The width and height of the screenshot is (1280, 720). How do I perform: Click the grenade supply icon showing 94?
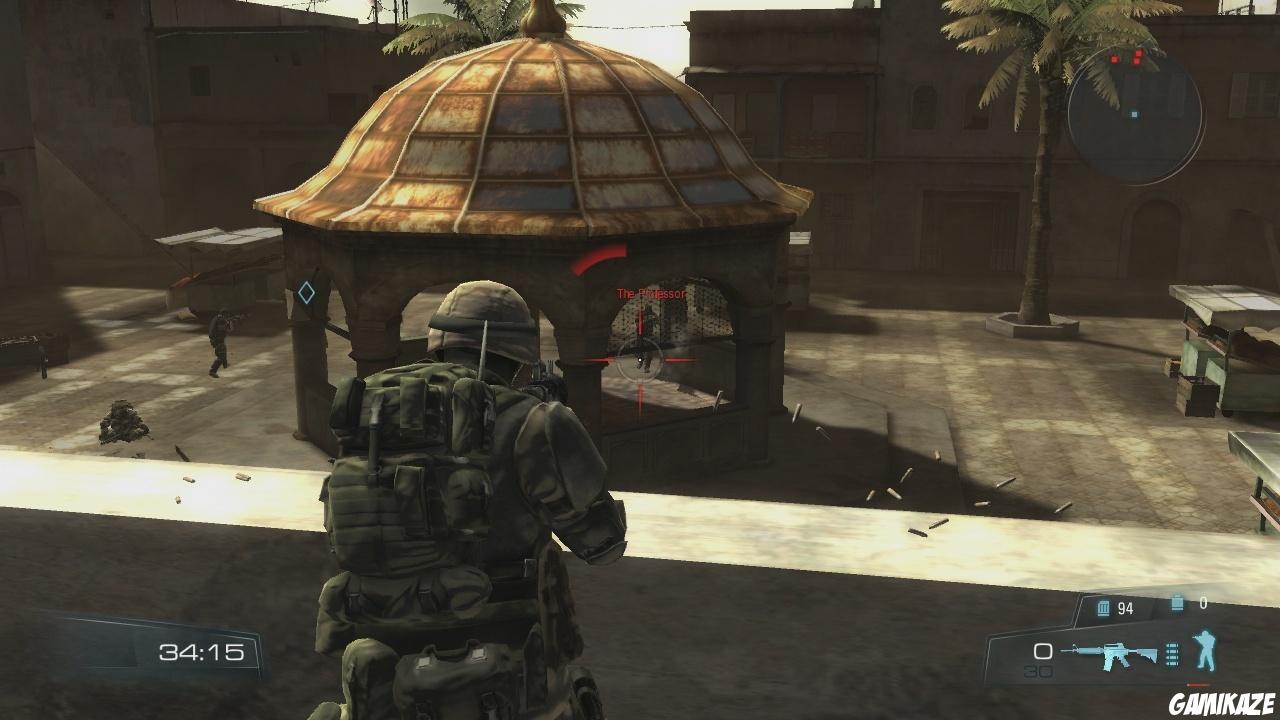click(x=1102, y=607)
